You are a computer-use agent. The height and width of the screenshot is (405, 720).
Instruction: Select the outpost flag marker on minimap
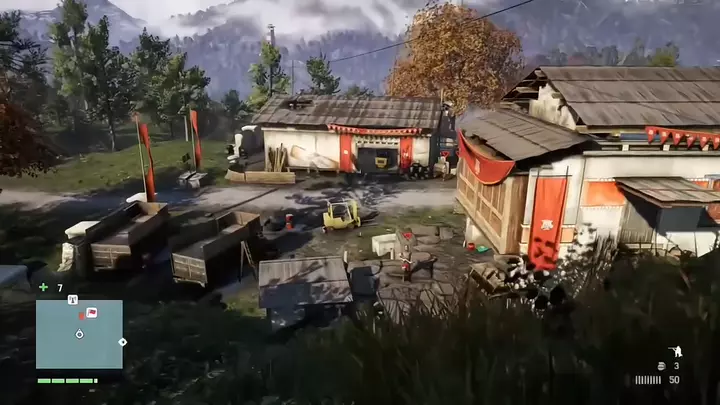coord(91,313)
